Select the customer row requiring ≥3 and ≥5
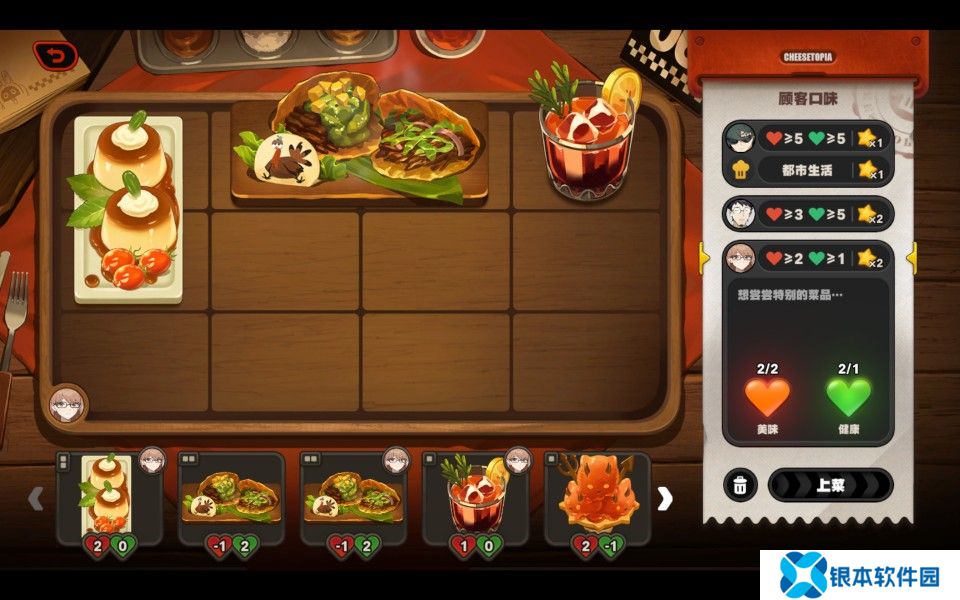This screenshot has height=600, width=960. (807, 213)
